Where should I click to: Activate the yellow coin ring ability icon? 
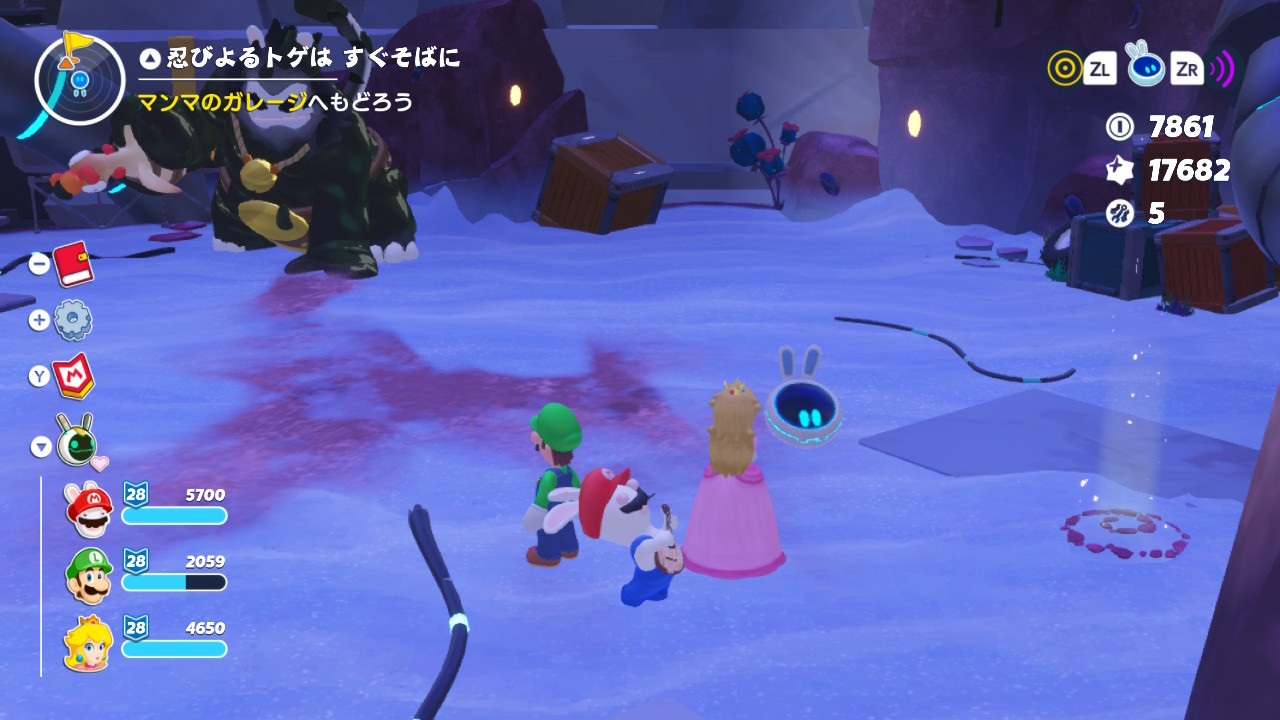point(1064,68)
